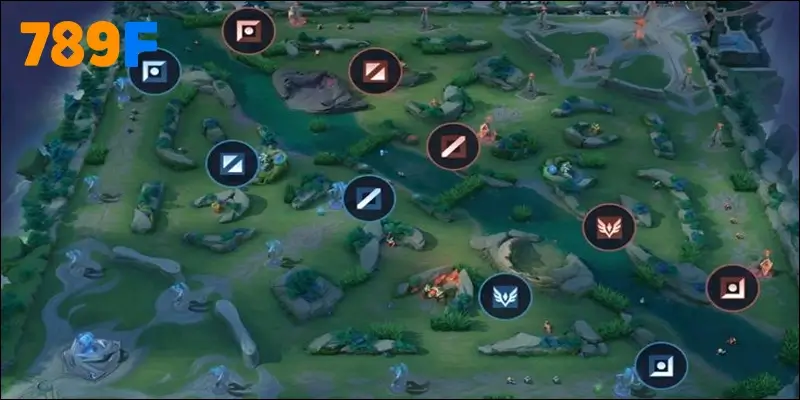Click the blue single diagonal stripe marker
The height and width of the screenshot is (400, 800).
369,197
